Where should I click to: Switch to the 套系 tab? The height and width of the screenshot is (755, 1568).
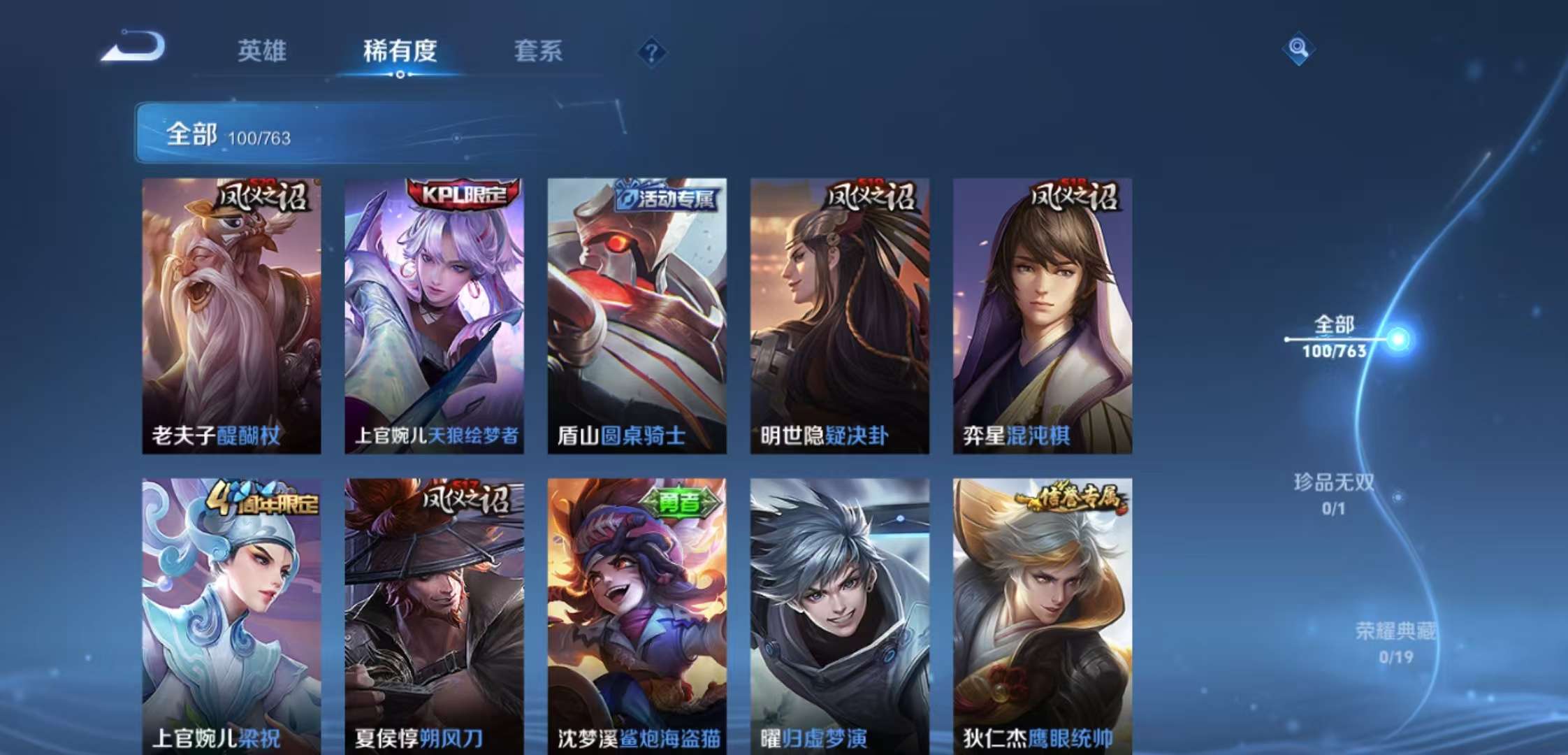point(539,52)
